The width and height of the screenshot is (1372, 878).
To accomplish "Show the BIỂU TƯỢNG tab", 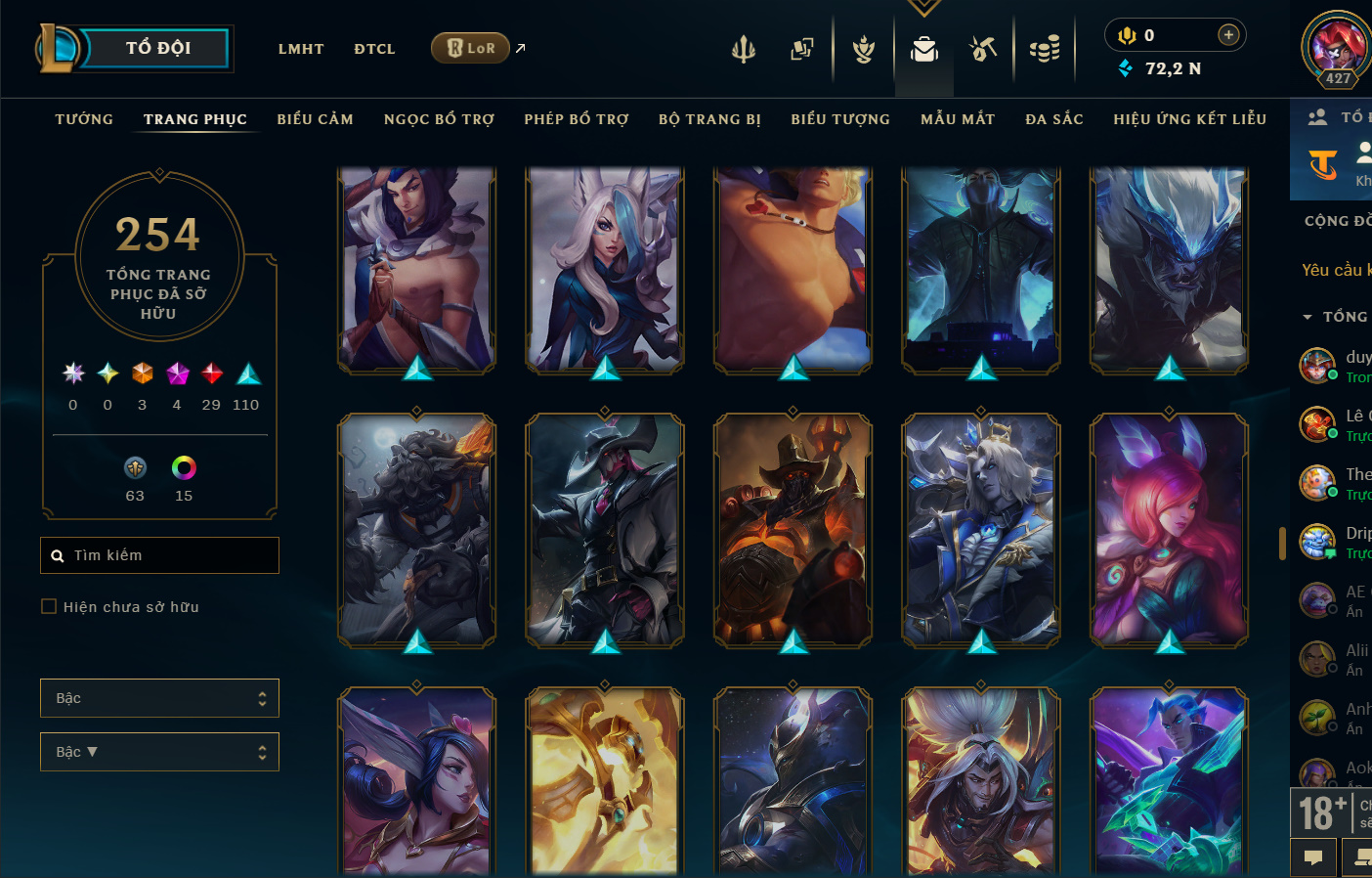I will pos(840,119).
